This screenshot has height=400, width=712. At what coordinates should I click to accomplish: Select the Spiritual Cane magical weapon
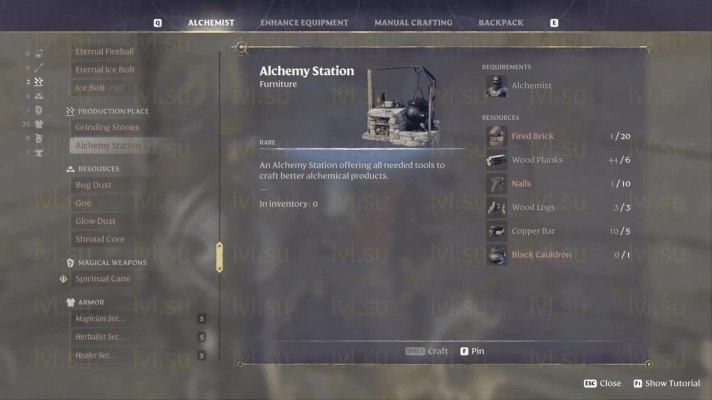(x=103, y=279)
